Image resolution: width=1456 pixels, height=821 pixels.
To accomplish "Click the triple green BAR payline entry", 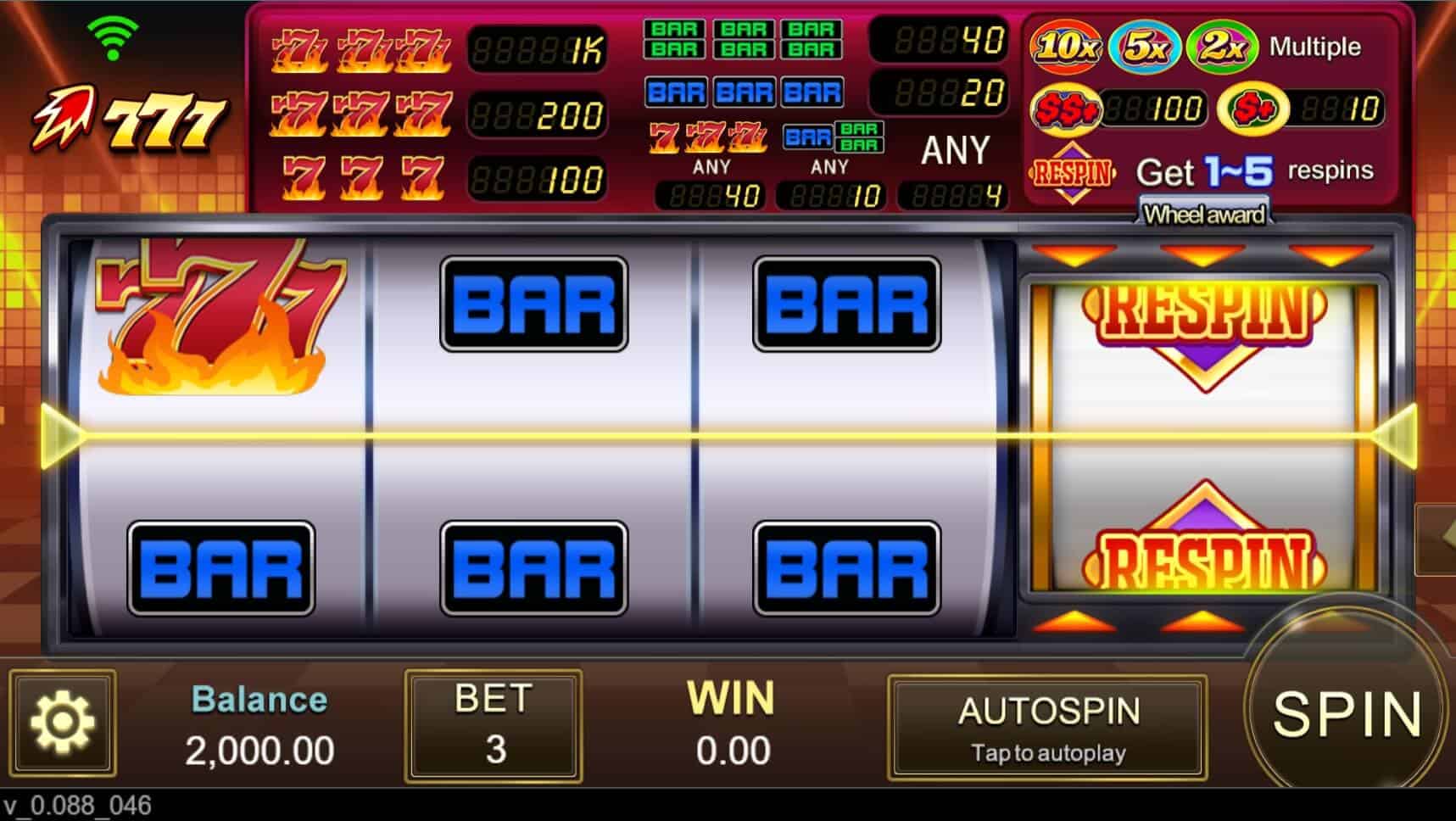I will (x=742, y=36).
